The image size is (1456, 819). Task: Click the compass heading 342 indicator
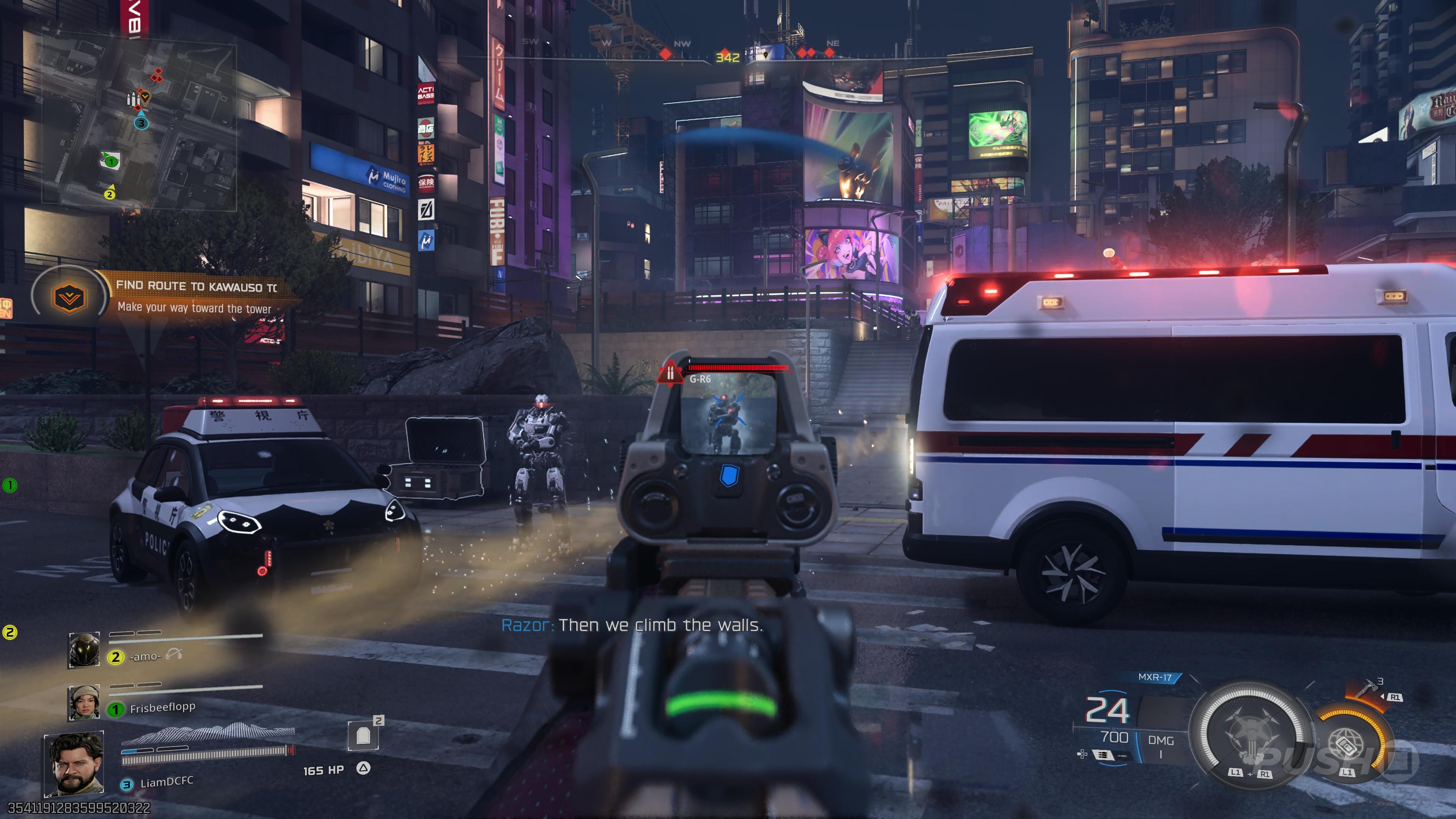[728, 58]
